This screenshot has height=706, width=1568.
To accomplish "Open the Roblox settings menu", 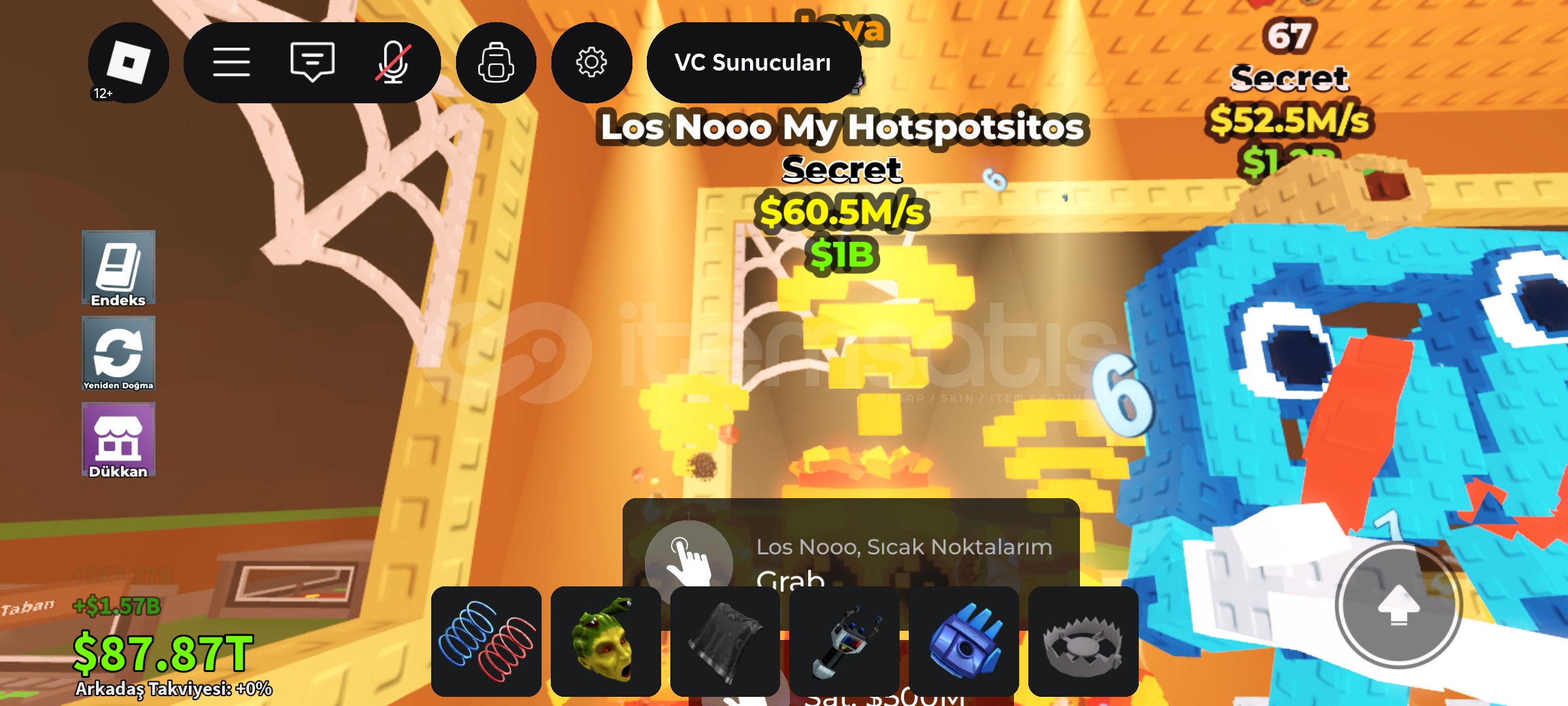I will tap(591, 62).
